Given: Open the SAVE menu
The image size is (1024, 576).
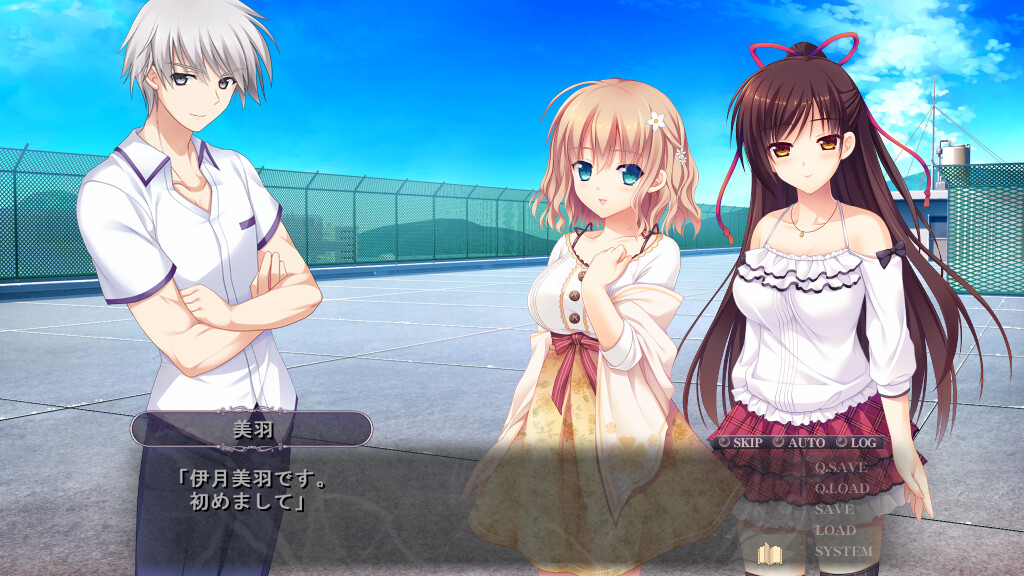Looking at the screenshot, I should tap(834, 509).
